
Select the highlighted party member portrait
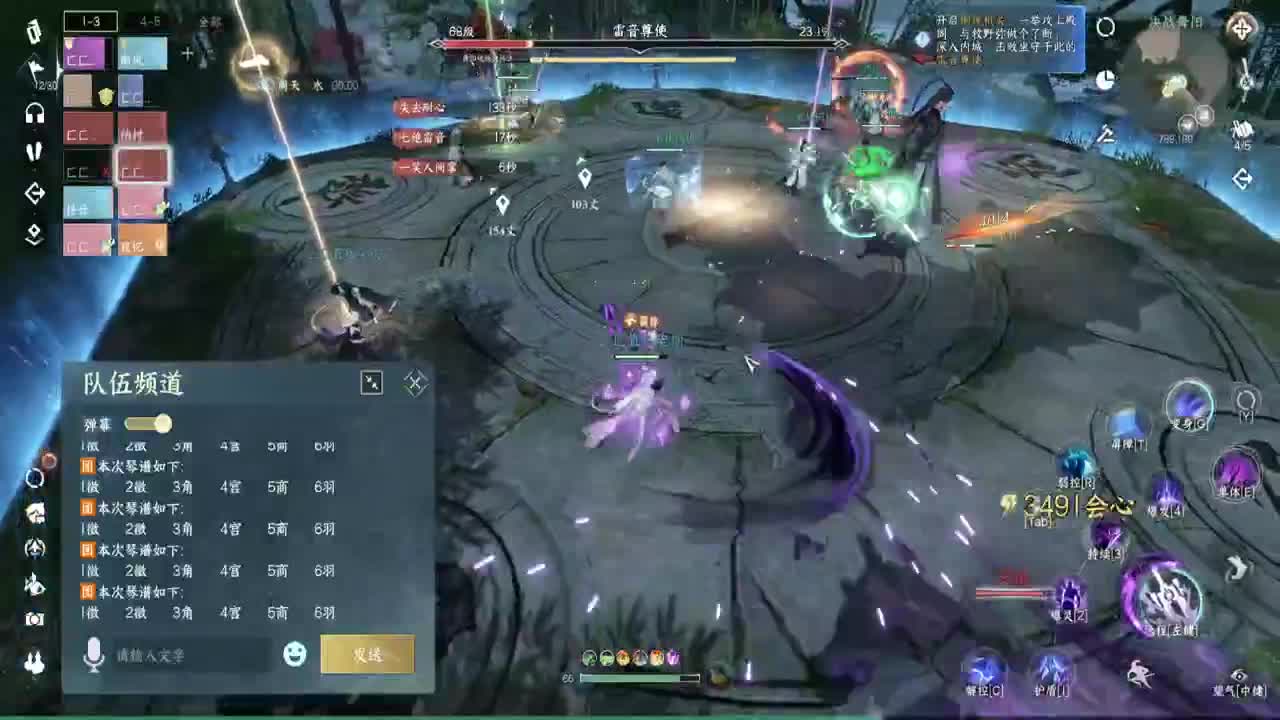pos(143,166)
